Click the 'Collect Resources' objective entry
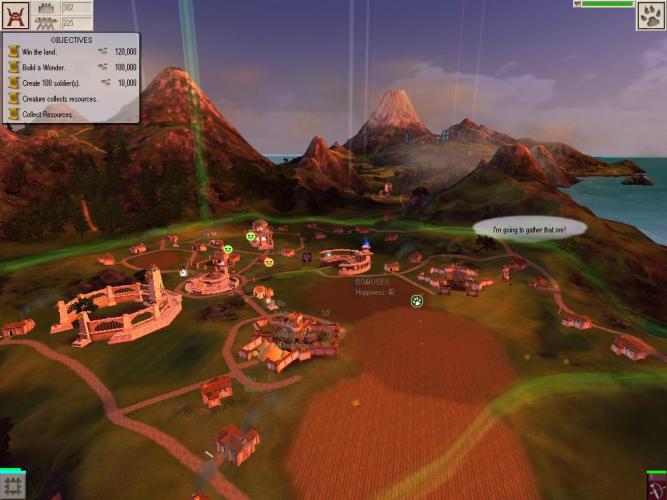The width and height of the screenshot is (667, 500). [44, 114]
